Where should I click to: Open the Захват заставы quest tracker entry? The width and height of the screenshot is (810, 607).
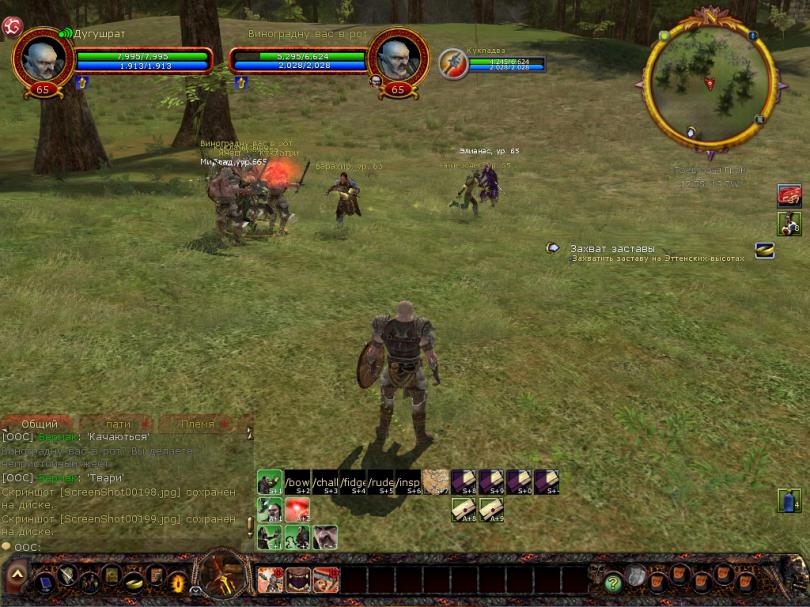(x=612, y=248)
